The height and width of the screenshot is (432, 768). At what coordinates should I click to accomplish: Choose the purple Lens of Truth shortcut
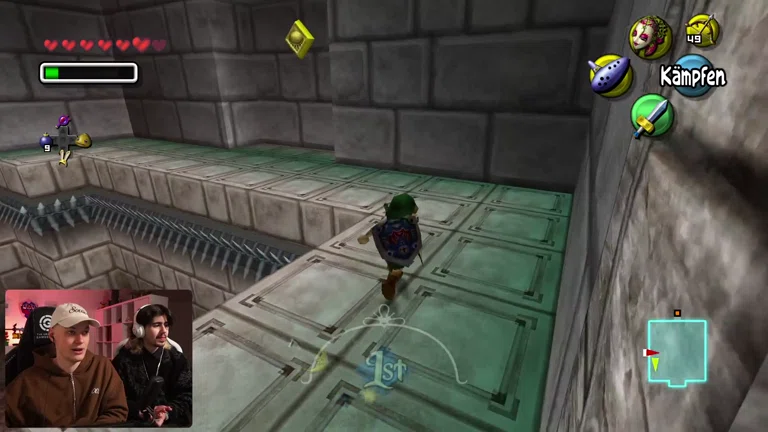(65, 123)
